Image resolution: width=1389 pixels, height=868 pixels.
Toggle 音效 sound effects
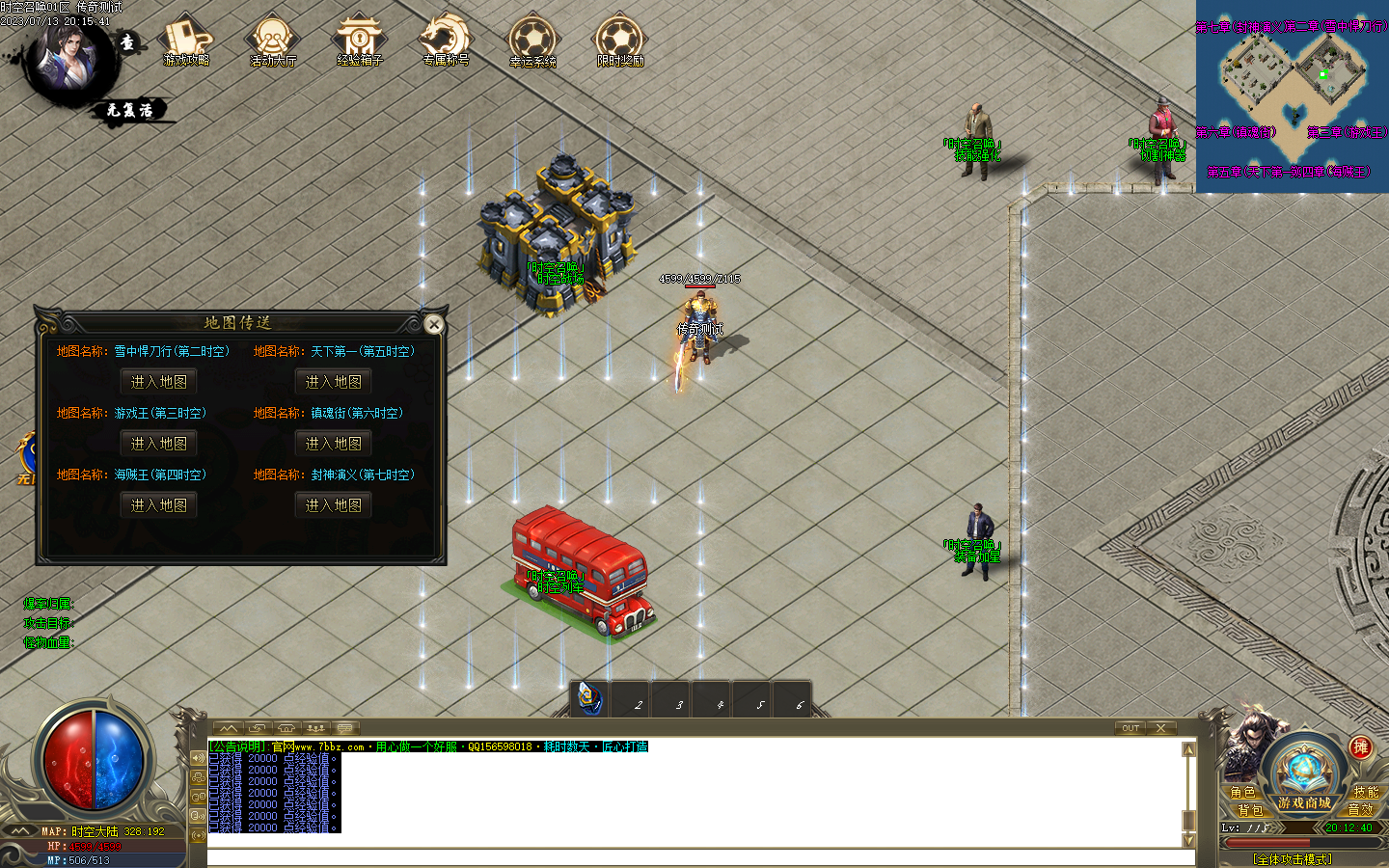(1360, 810)
